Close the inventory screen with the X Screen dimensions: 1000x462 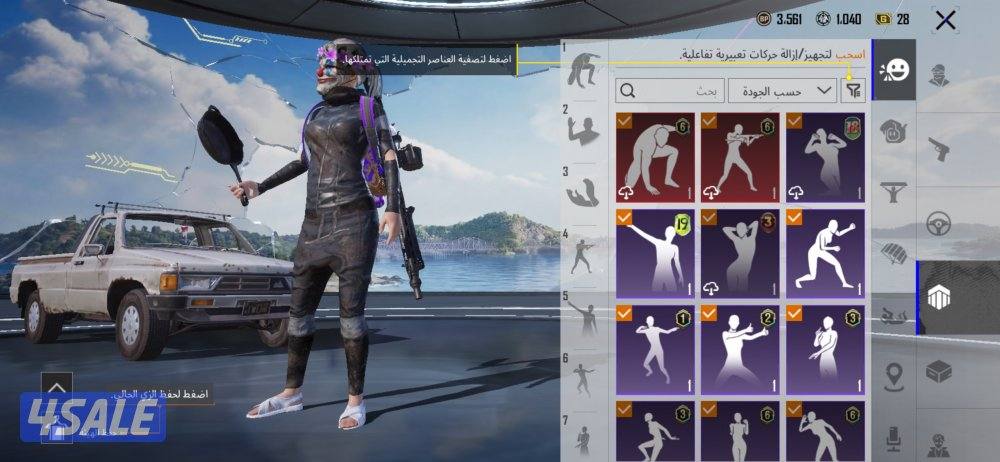pos(945,20)
